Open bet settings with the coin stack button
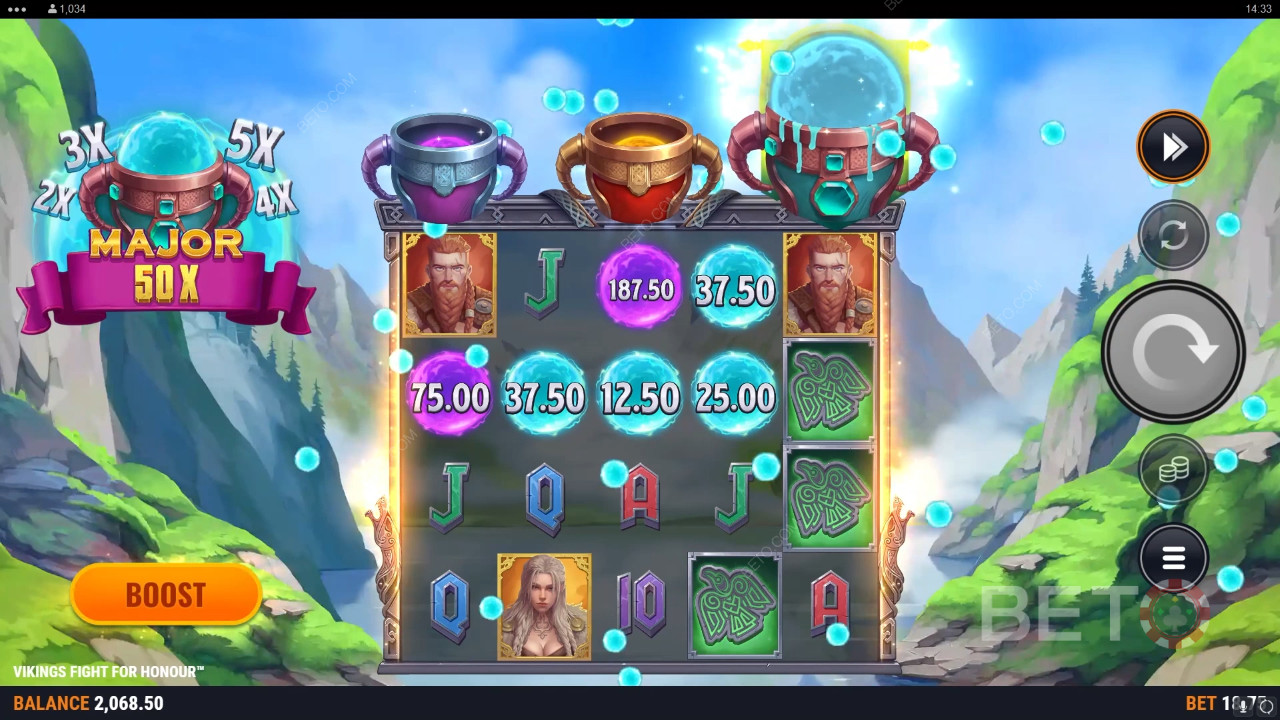 [1173, 468]
